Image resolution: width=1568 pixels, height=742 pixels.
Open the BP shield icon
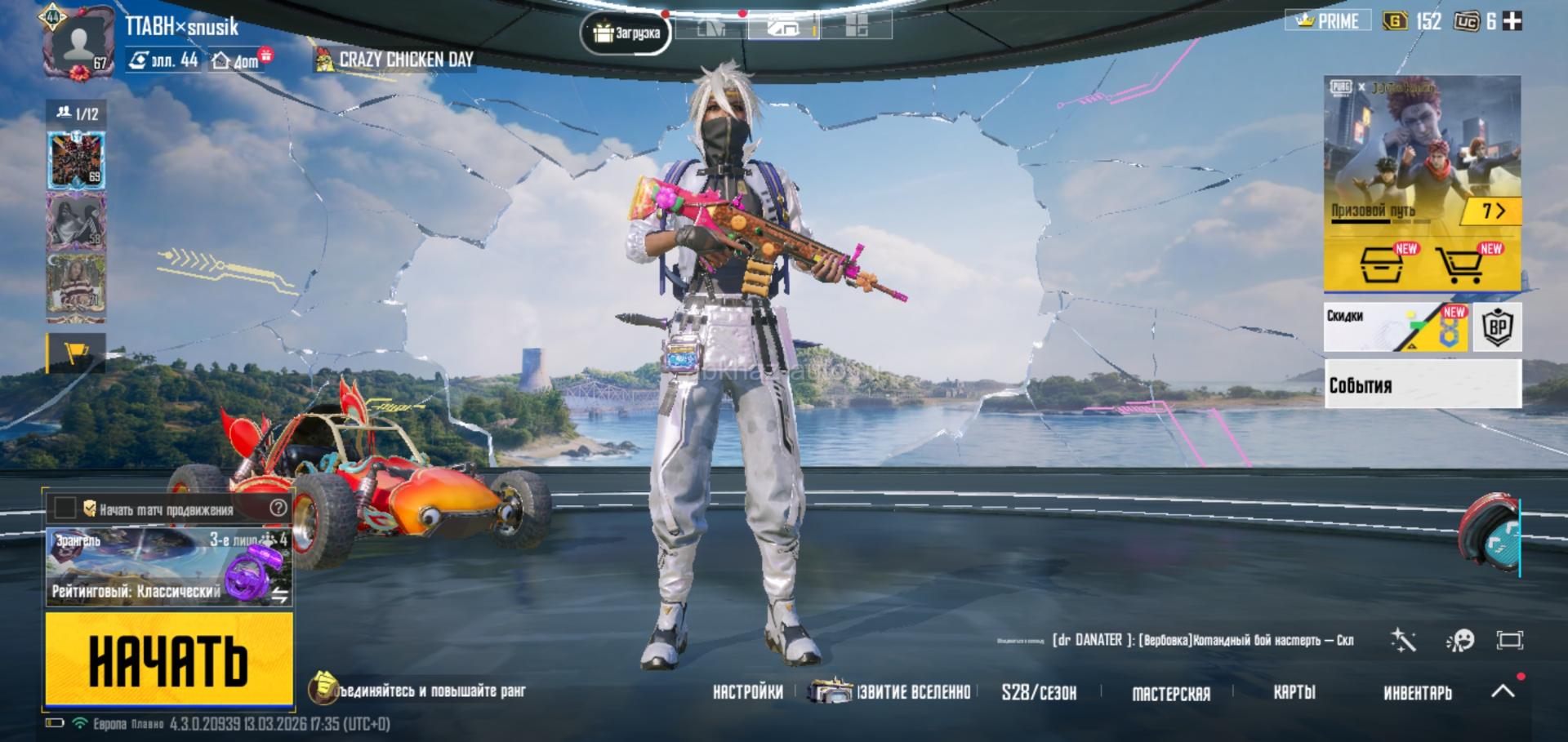(x=1497, y=327)
